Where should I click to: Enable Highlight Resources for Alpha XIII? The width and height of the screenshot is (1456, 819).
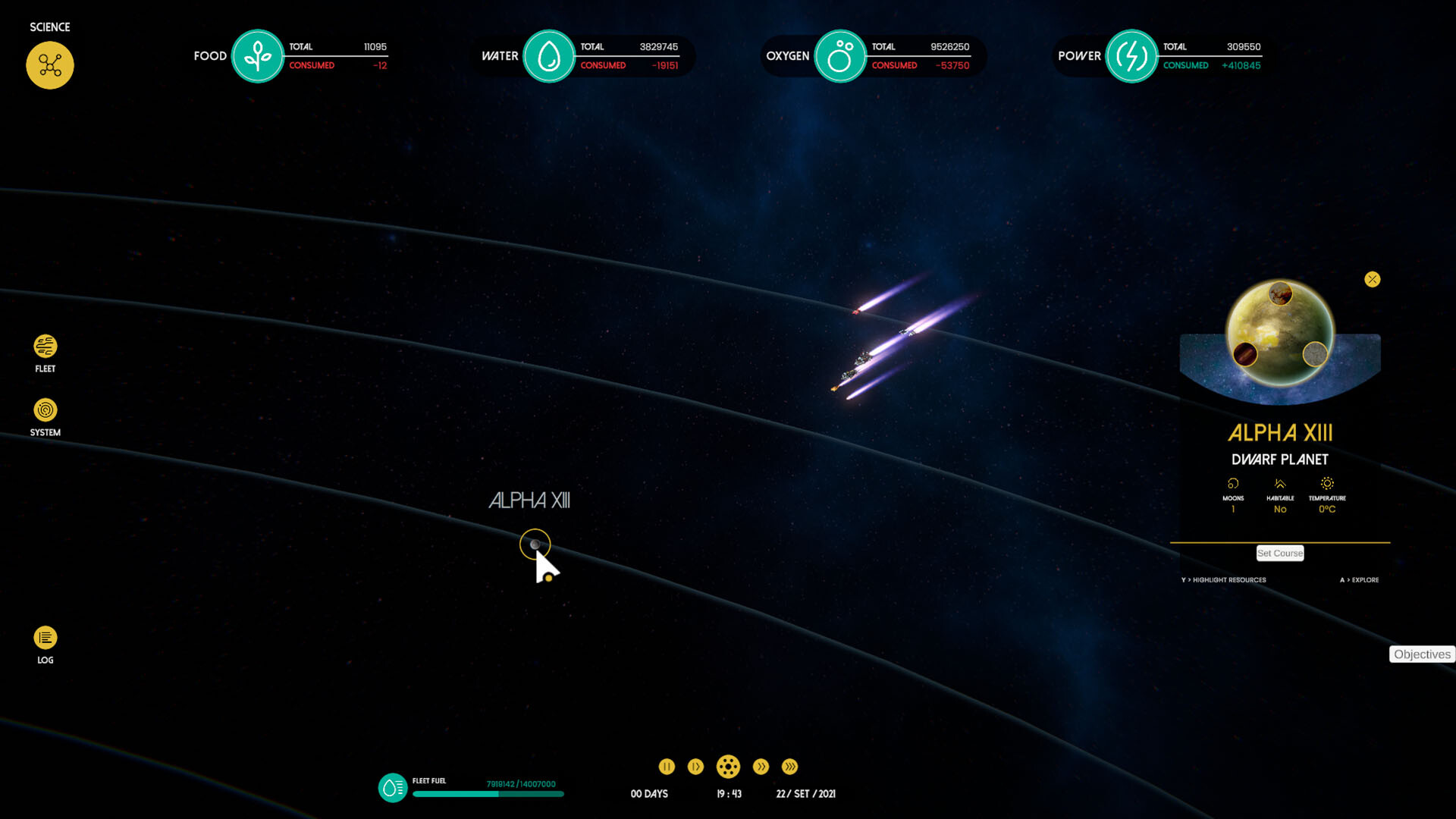[1223, 579]
